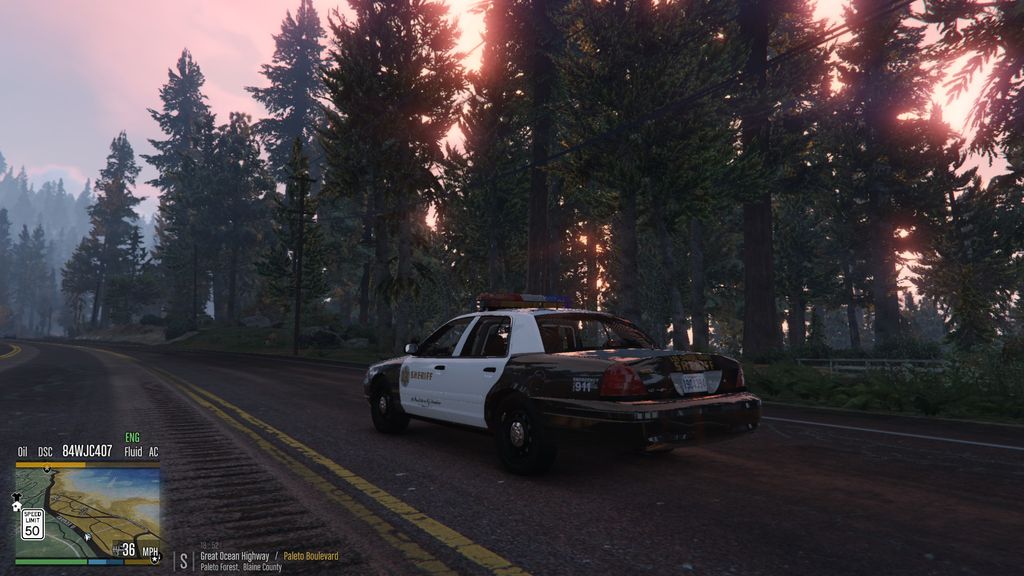The image size is (1024, 576).
Task: Click the Speed Limit 50 sign
Action: click(x=32, y=523)
